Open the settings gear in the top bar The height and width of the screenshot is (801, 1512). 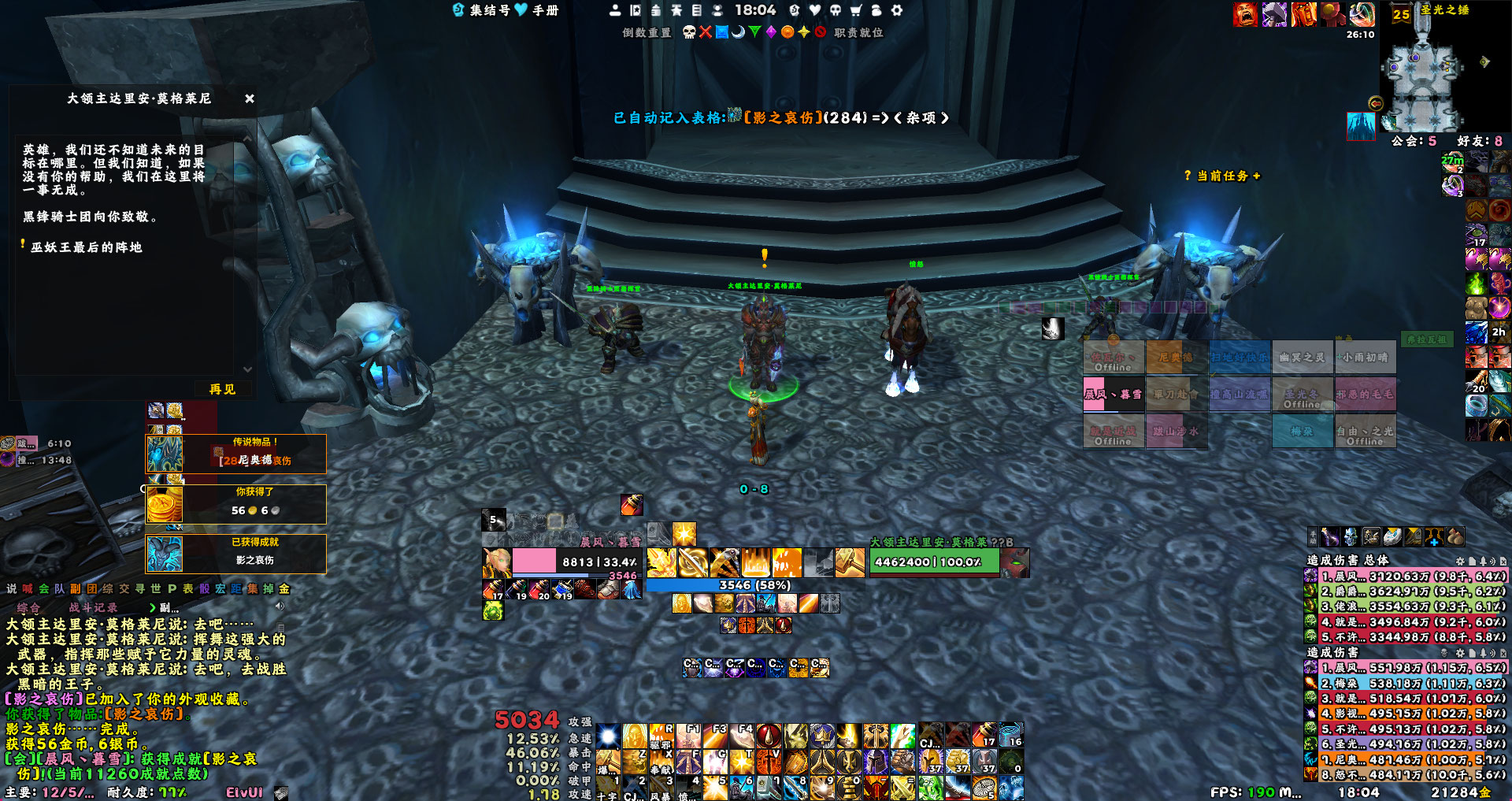tap(897, 10)
